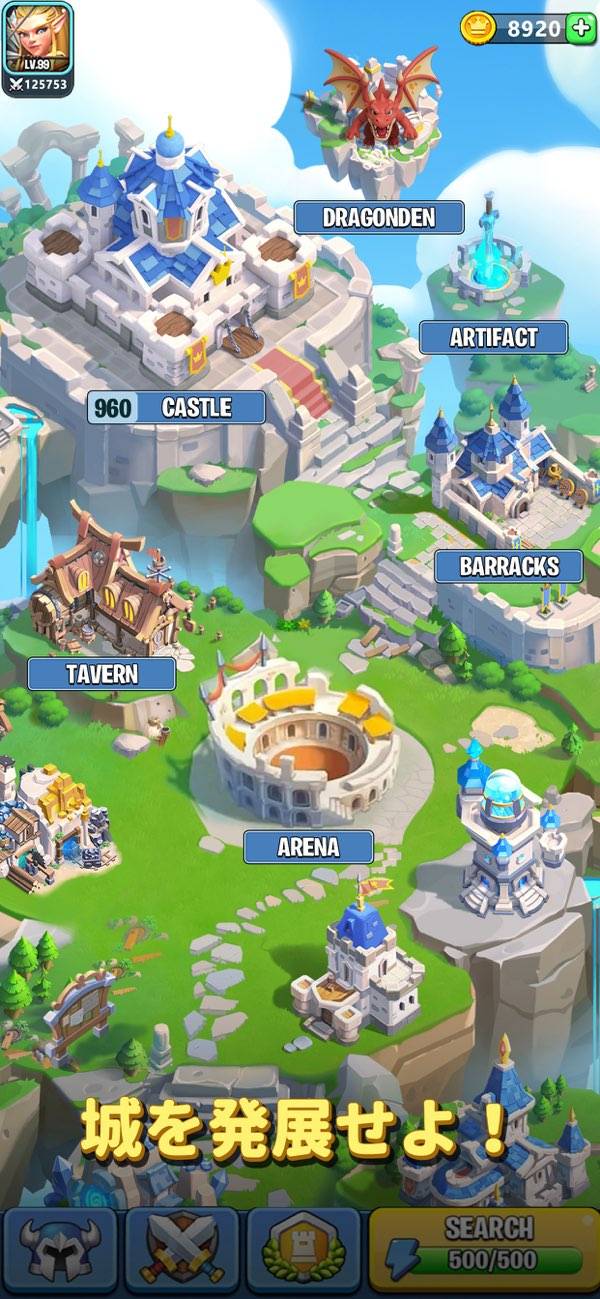The width and height of the screenshot is (600, 1299).
Task: Open the crossed swords battle tab
Action: point(181,1250)
